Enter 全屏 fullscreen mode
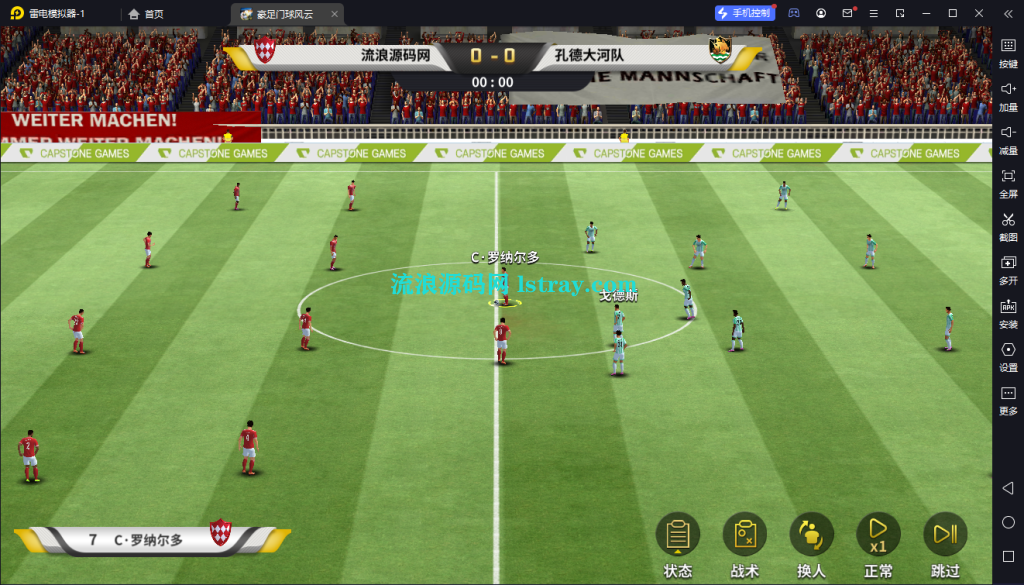1024x585 pixels. point(1008,182)
